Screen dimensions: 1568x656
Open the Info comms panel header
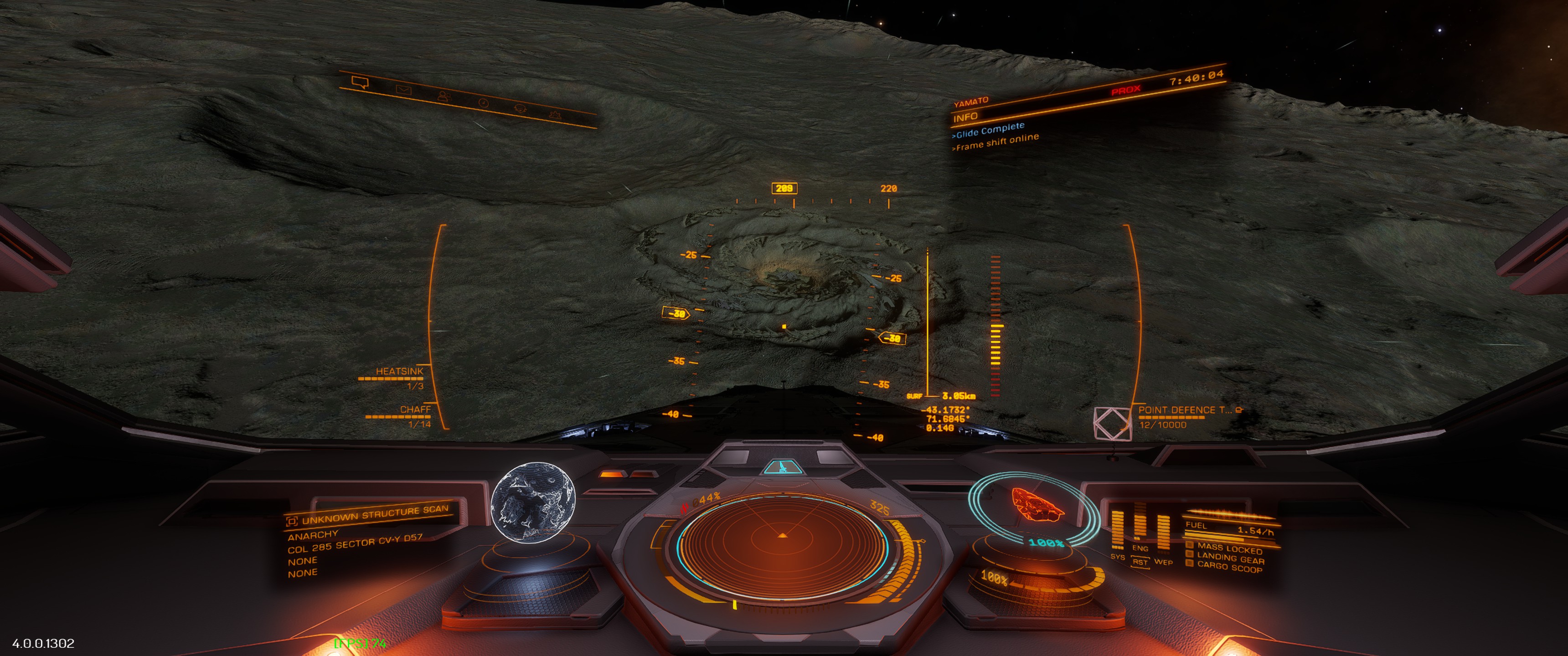coord(966,117)
